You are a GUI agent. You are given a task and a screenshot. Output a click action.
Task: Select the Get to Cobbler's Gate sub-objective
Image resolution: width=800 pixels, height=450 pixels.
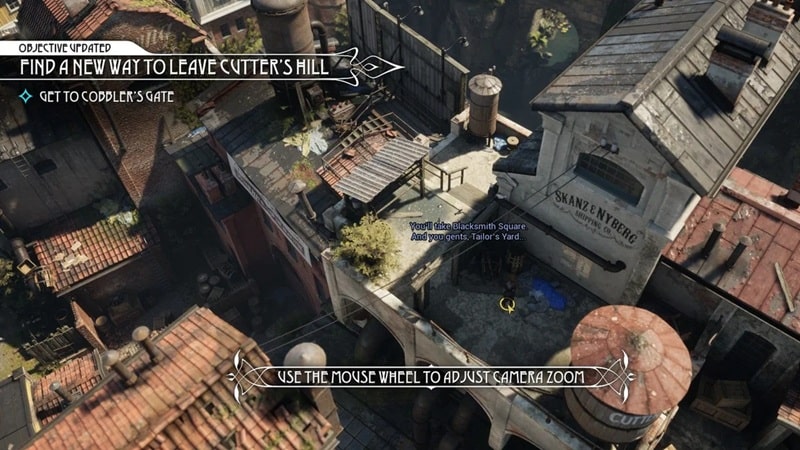106,96
